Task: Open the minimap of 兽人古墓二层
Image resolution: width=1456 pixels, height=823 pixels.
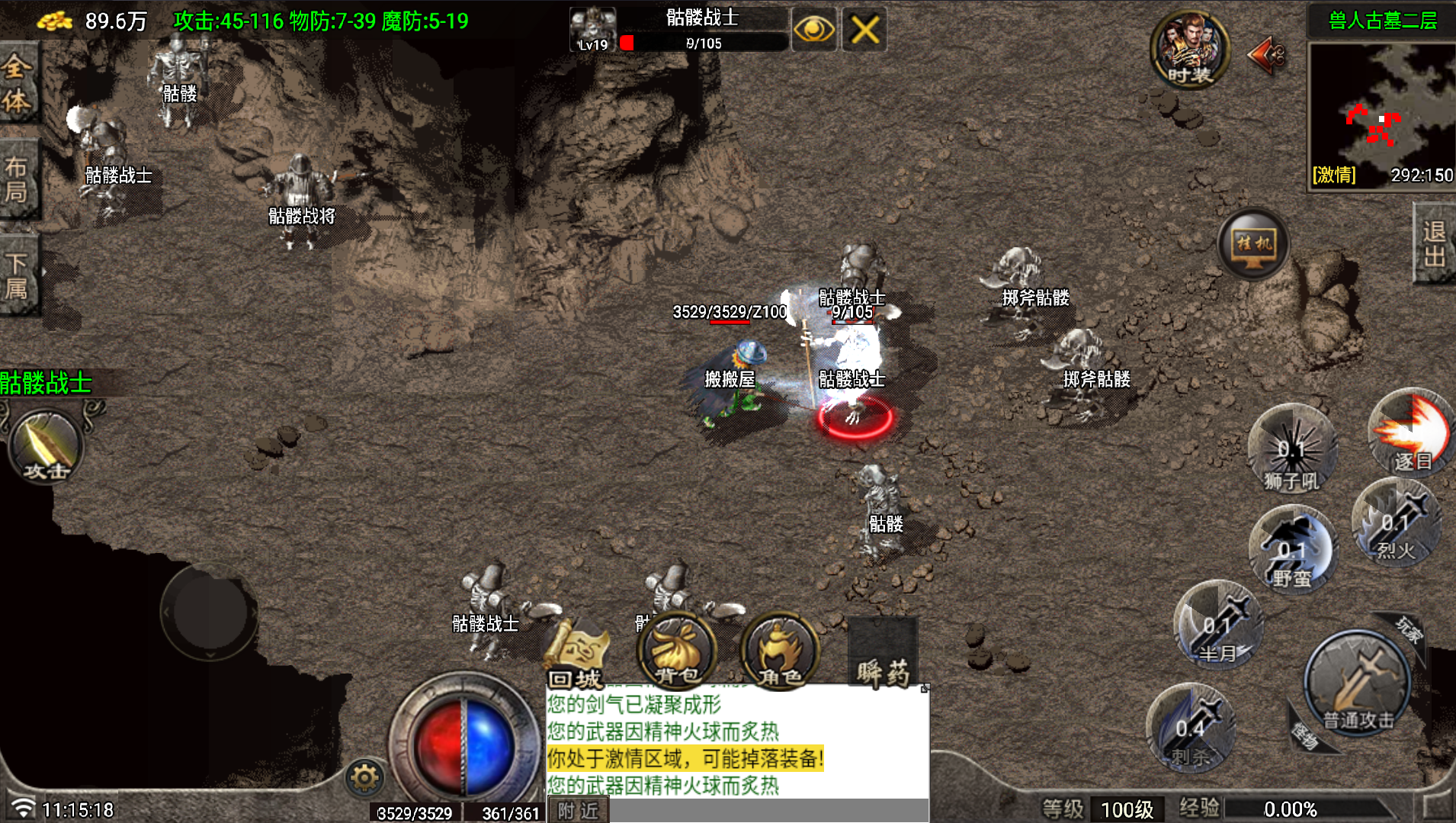Action: [1381, 105]
